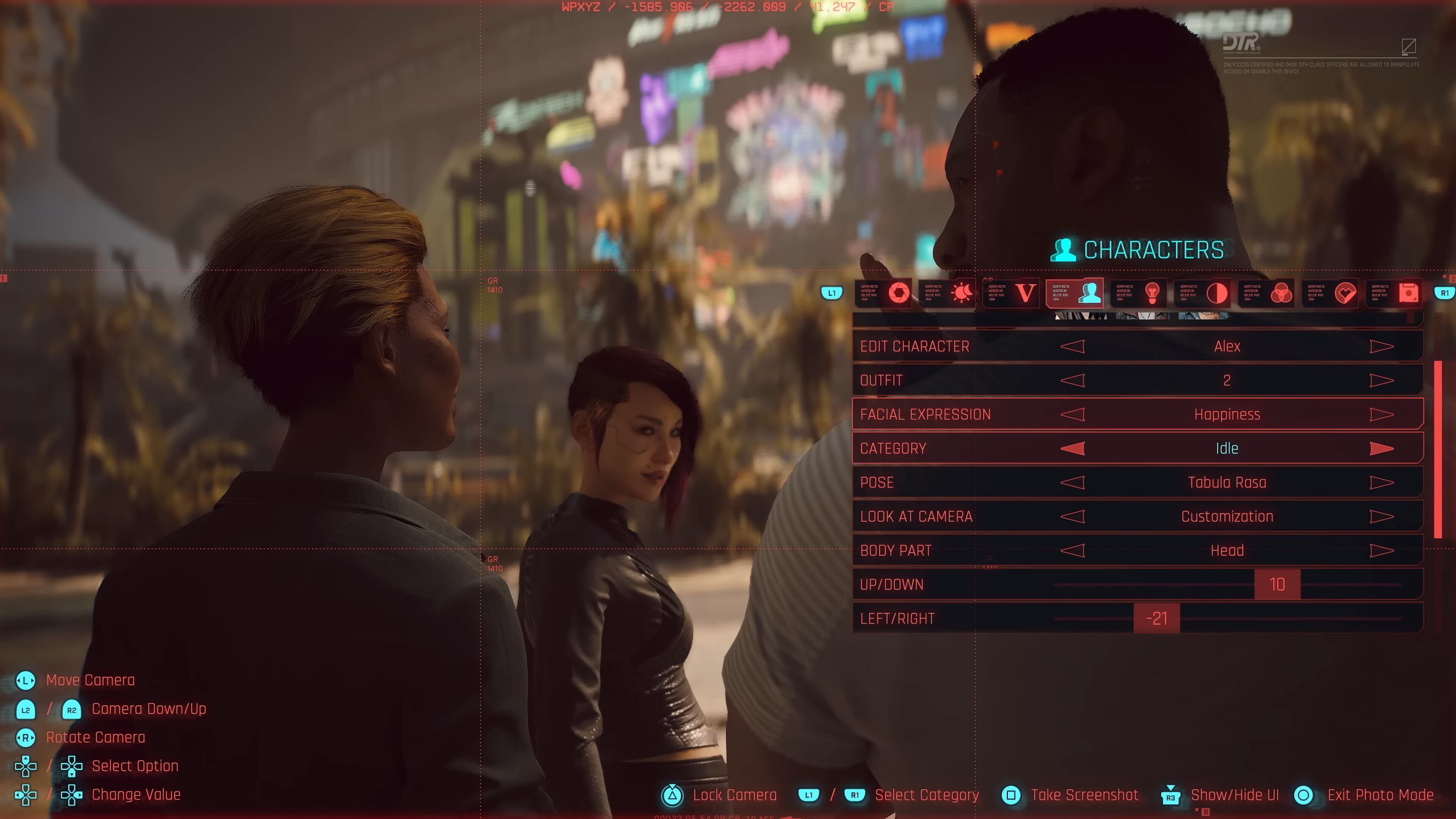Click the Left/Right slider handle
The image size is (1456, 819).
point(1156,618)
